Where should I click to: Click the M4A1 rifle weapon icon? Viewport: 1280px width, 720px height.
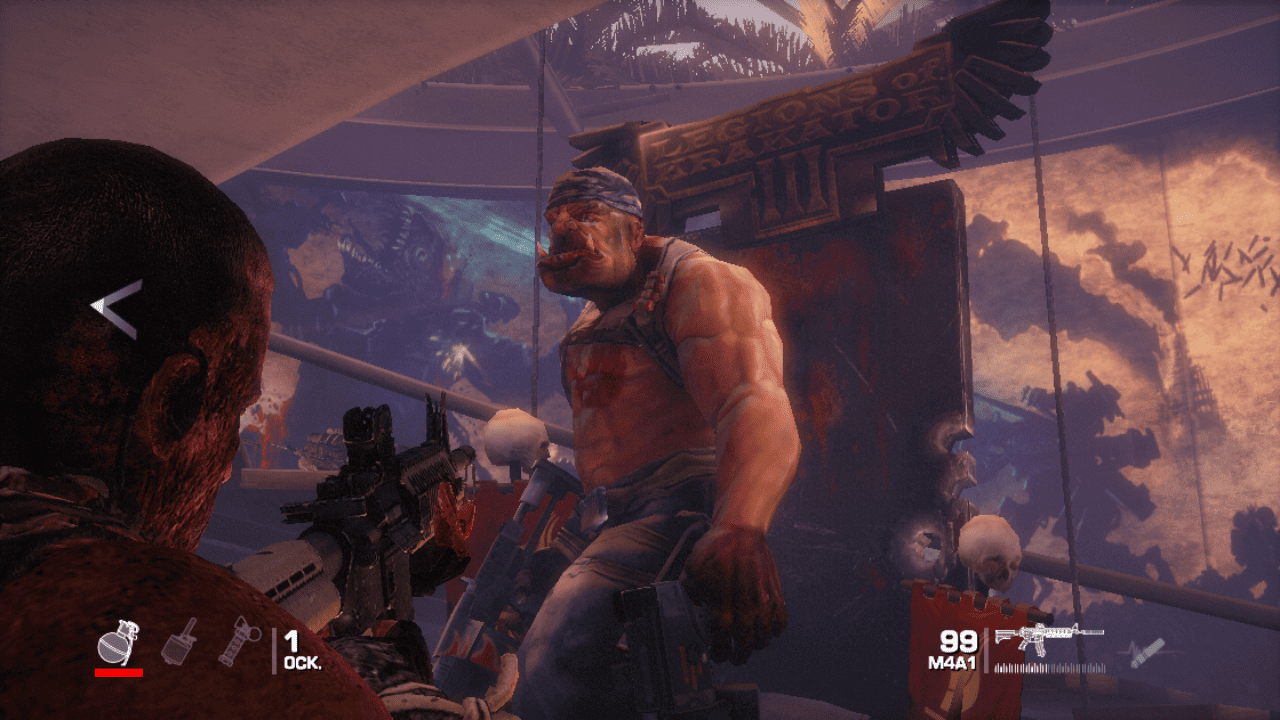(x=1049, y=637)
